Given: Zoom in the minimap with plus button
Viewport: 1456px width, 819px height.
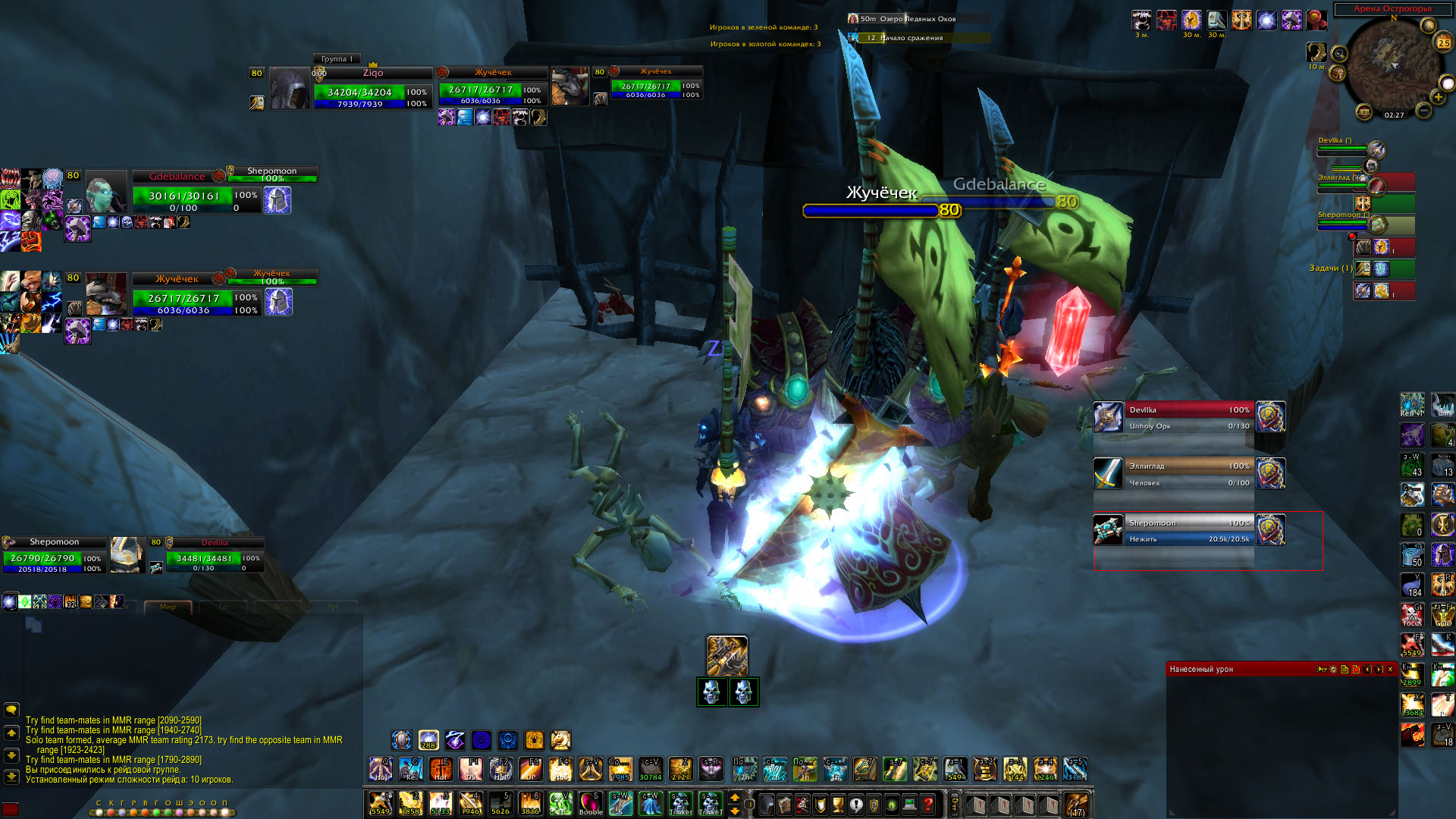Looking at the screenshot, I should click(x=1438, y=97).
